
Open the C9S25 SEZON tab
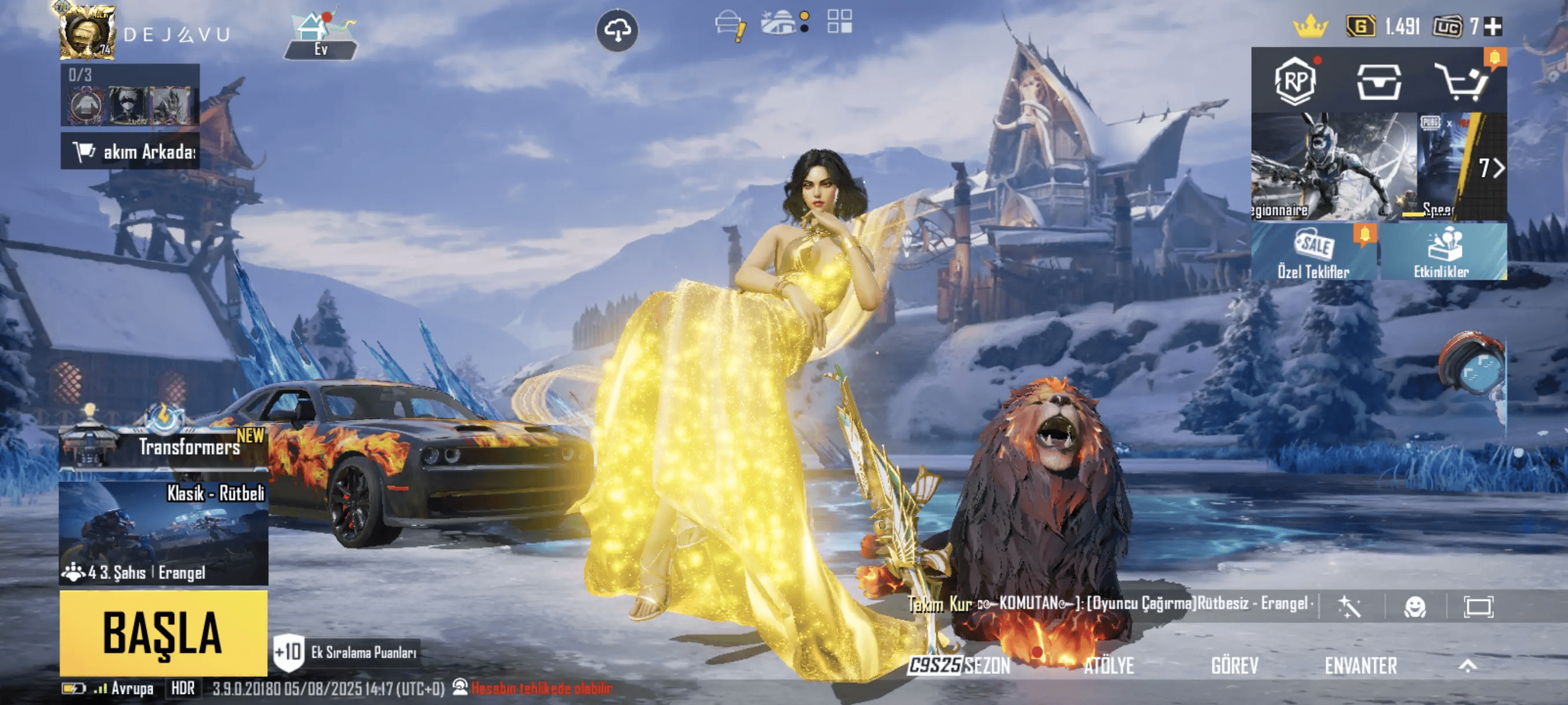point(959,666)
